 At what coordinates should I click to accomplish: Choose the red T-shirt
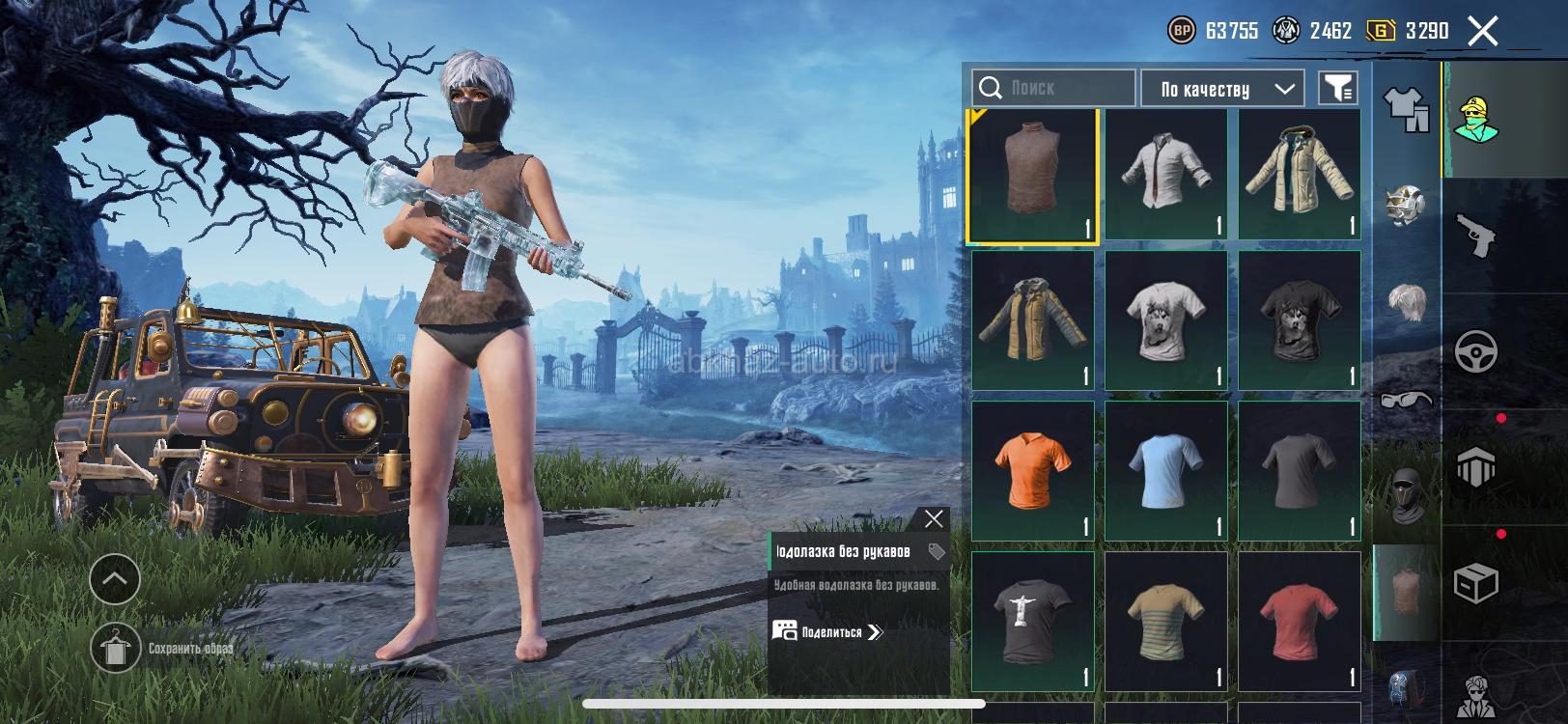click(1299, 621)
